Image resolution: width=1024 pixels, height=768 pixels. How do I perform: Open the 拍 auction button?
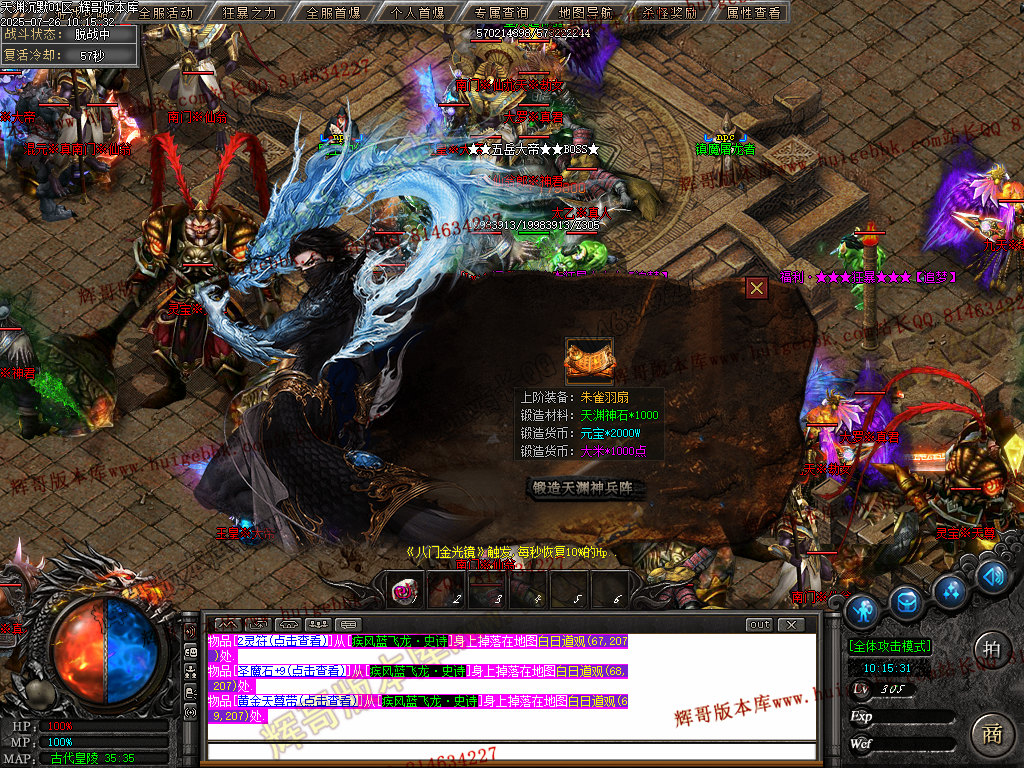pos(991,647)
